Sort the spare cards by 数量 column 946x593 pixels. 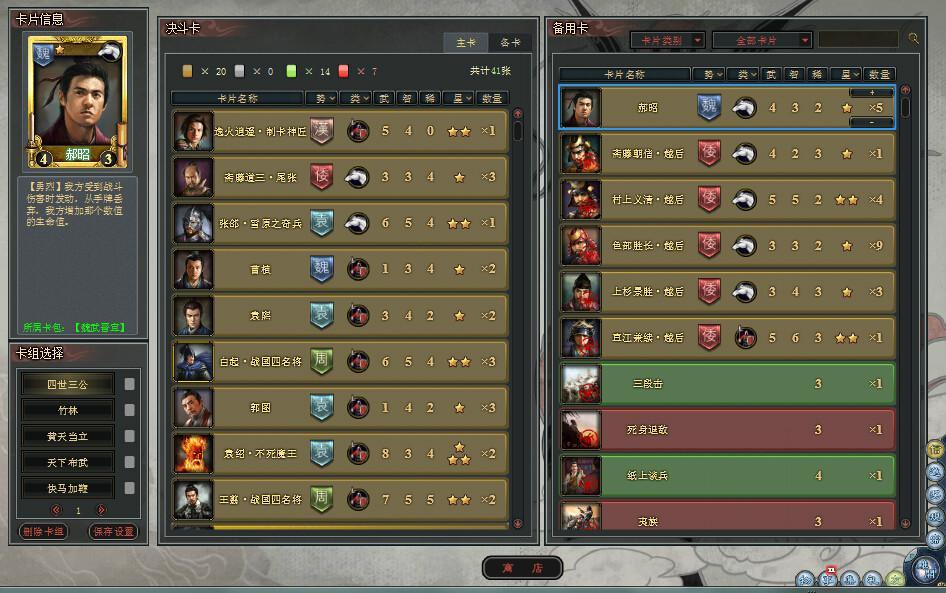point(879,74)
